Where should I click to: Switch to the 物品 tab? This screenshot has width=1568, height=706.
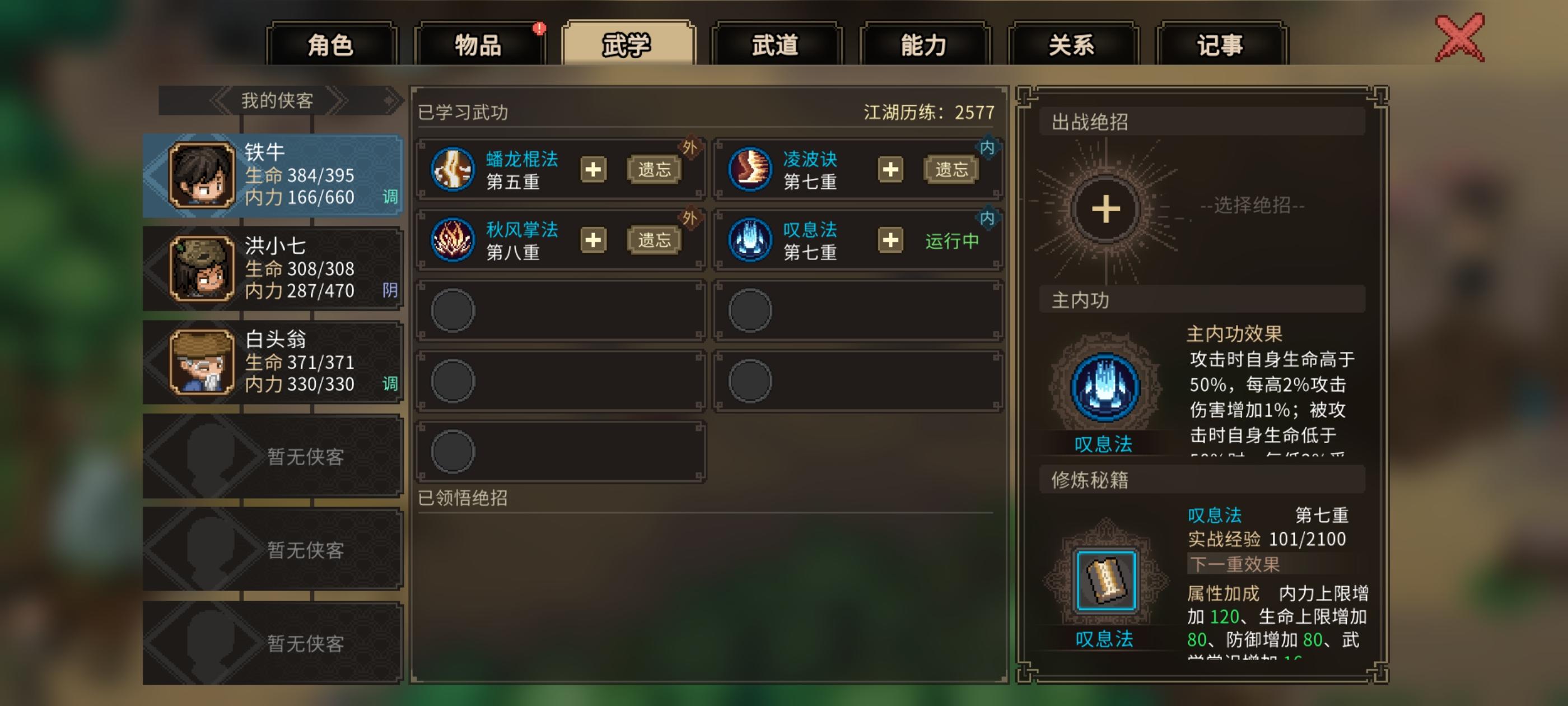481,43
